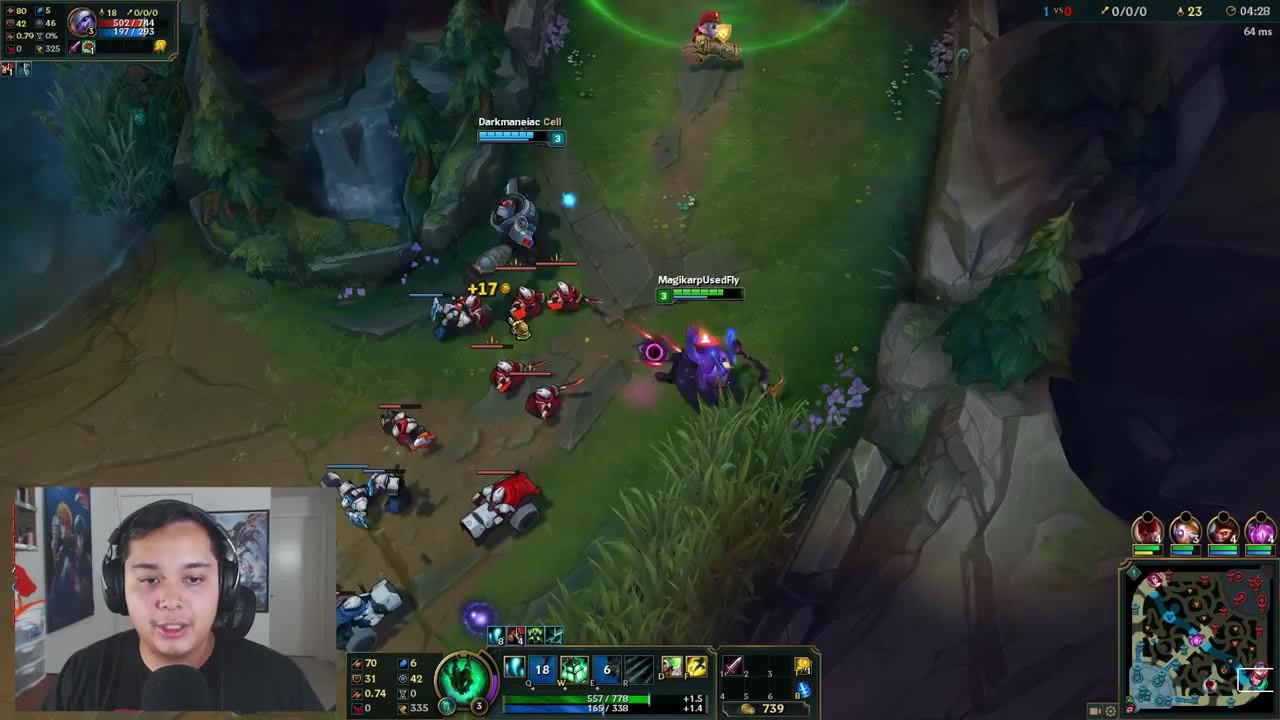
Task: Click the first ally champion icon above the minimap
Action: click(1147, 527)
